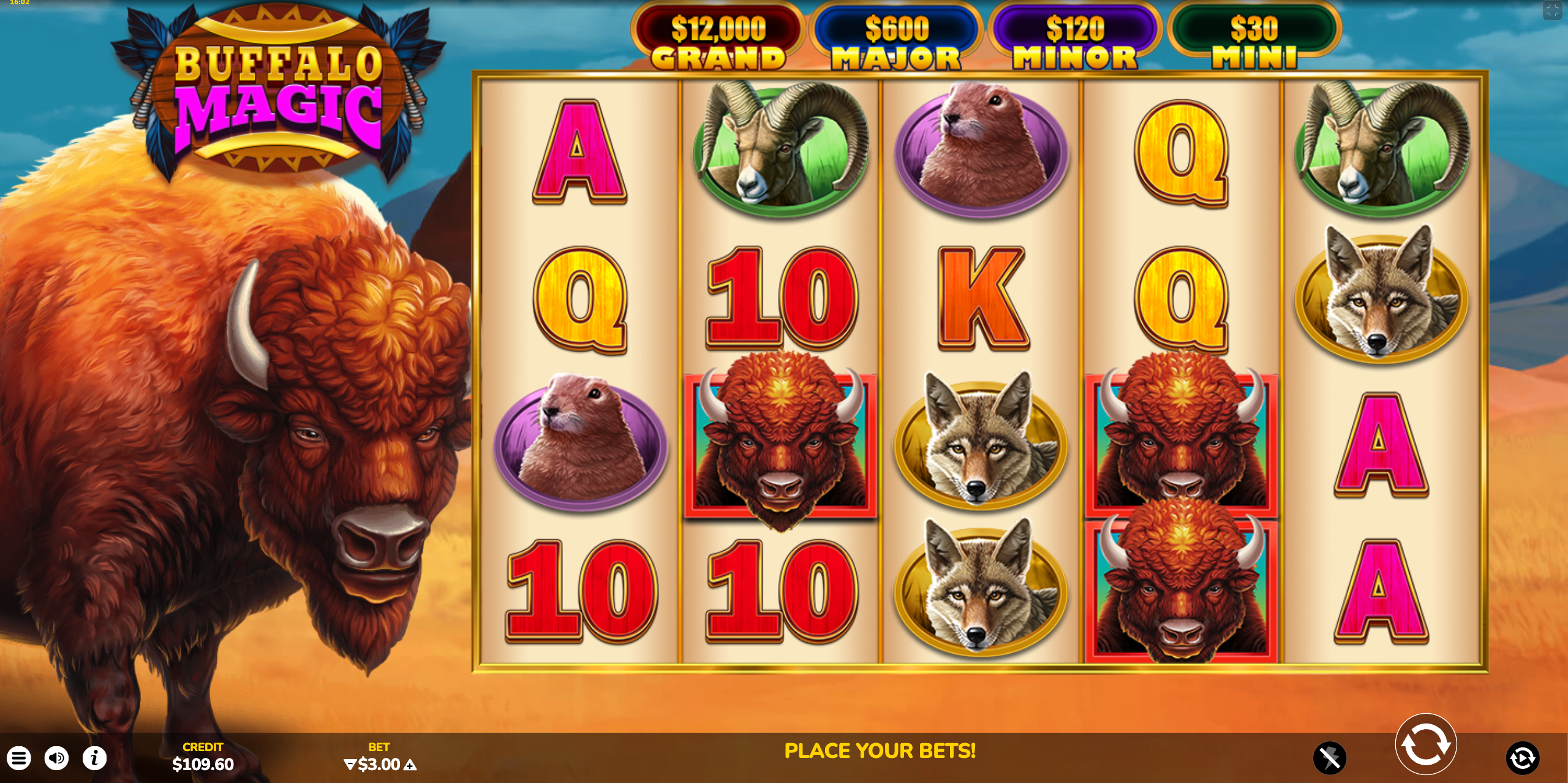Toggle the sound speaker button
The height and width of the screenshot is (783, 1568).
56,758
